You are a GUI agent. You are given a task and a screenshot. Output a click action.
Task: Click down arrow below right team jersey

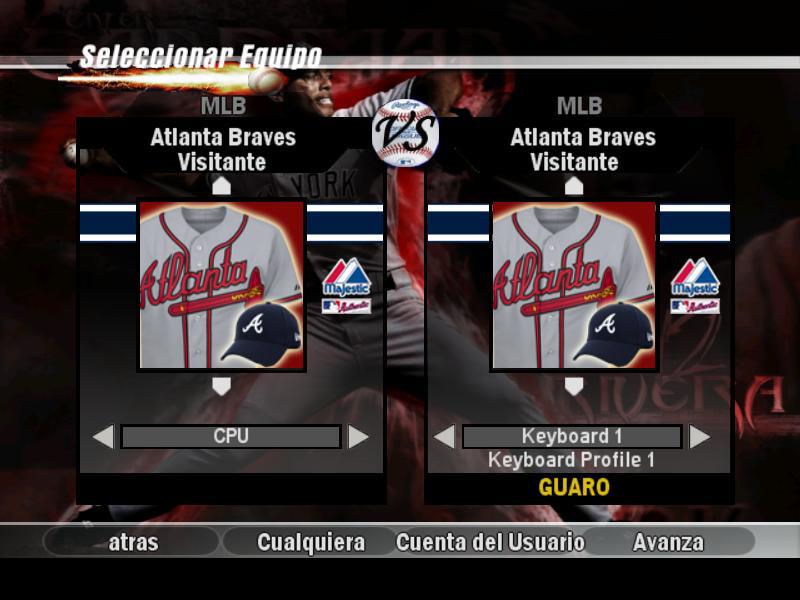pos(574,386)
